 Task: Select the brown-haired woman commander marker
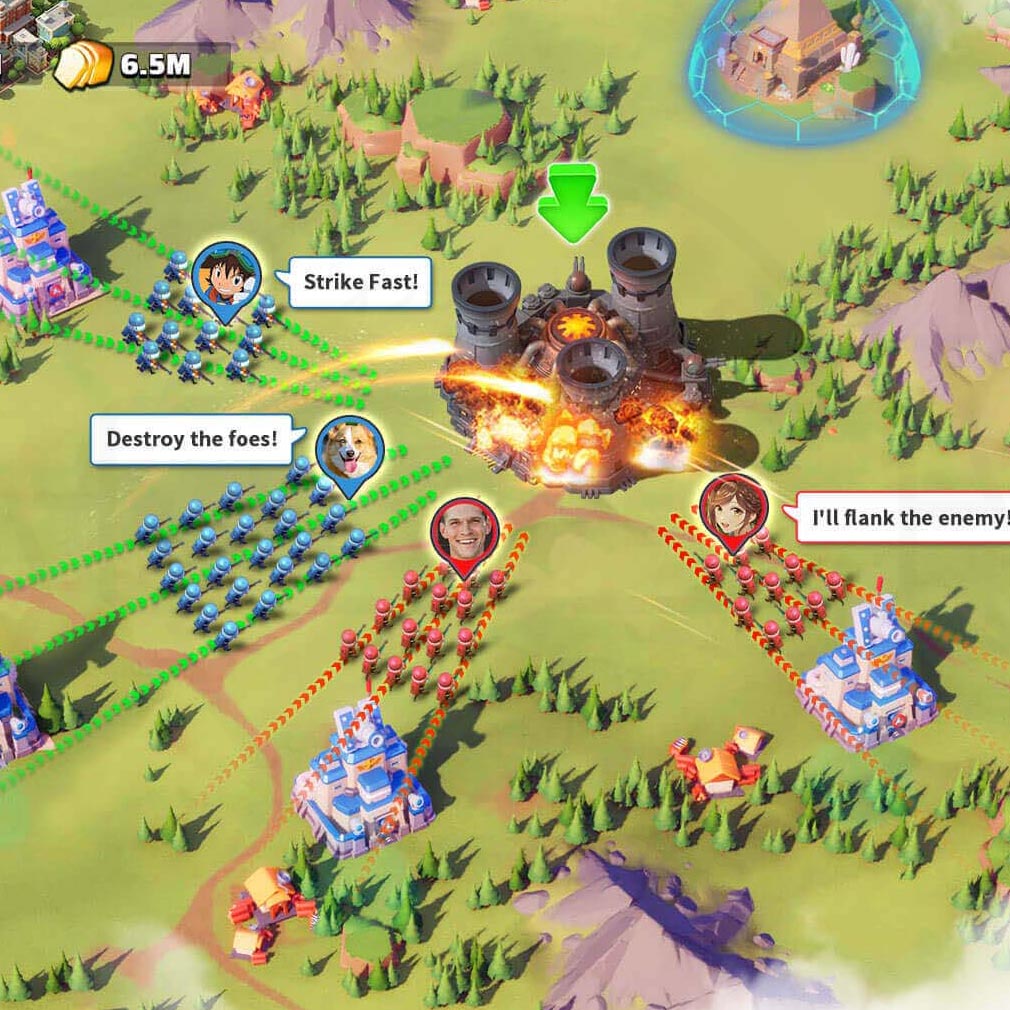tap(733, 509)
